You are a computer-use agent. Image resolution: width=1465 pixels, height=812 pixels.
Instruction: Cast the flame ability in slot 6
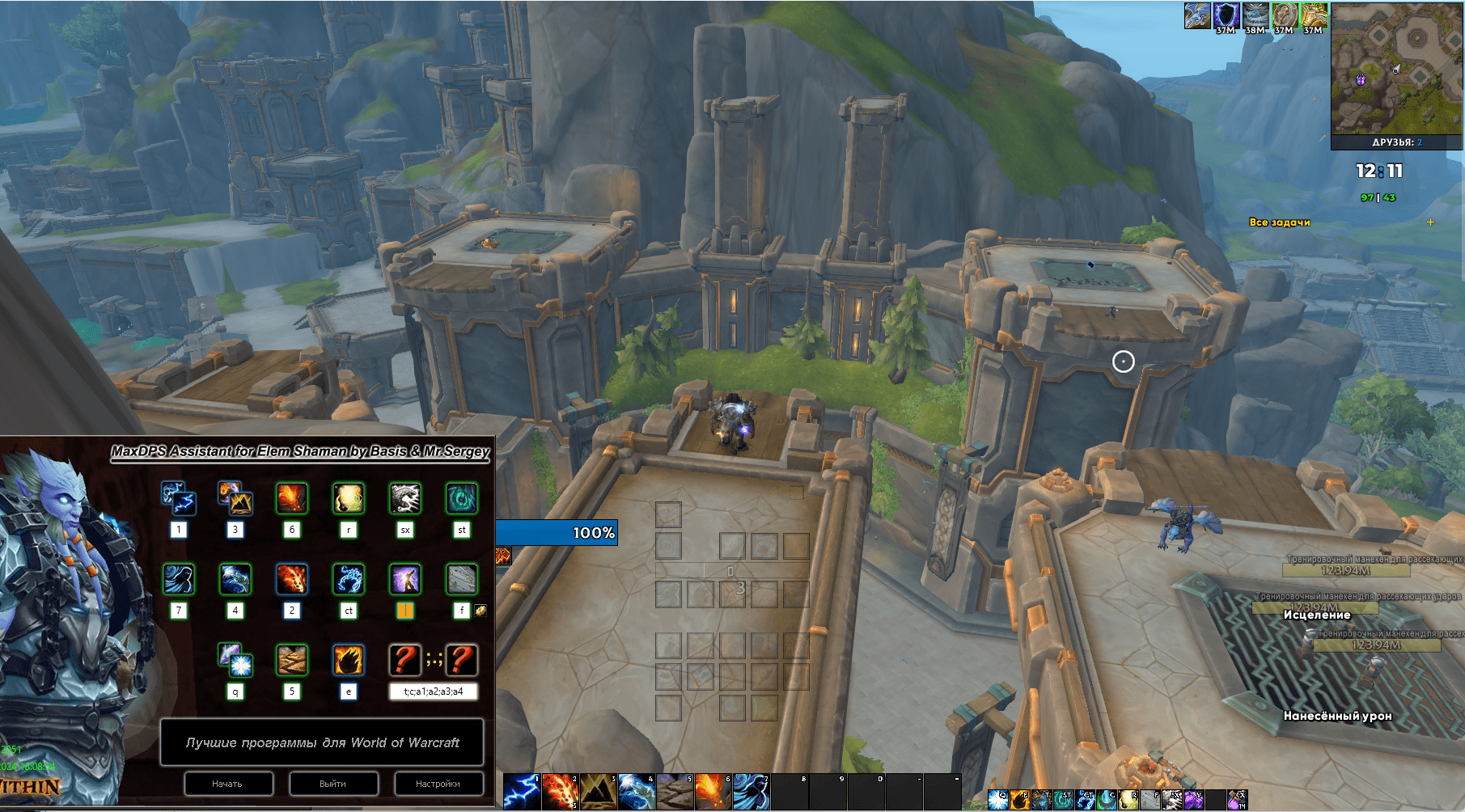pos(712,791)
